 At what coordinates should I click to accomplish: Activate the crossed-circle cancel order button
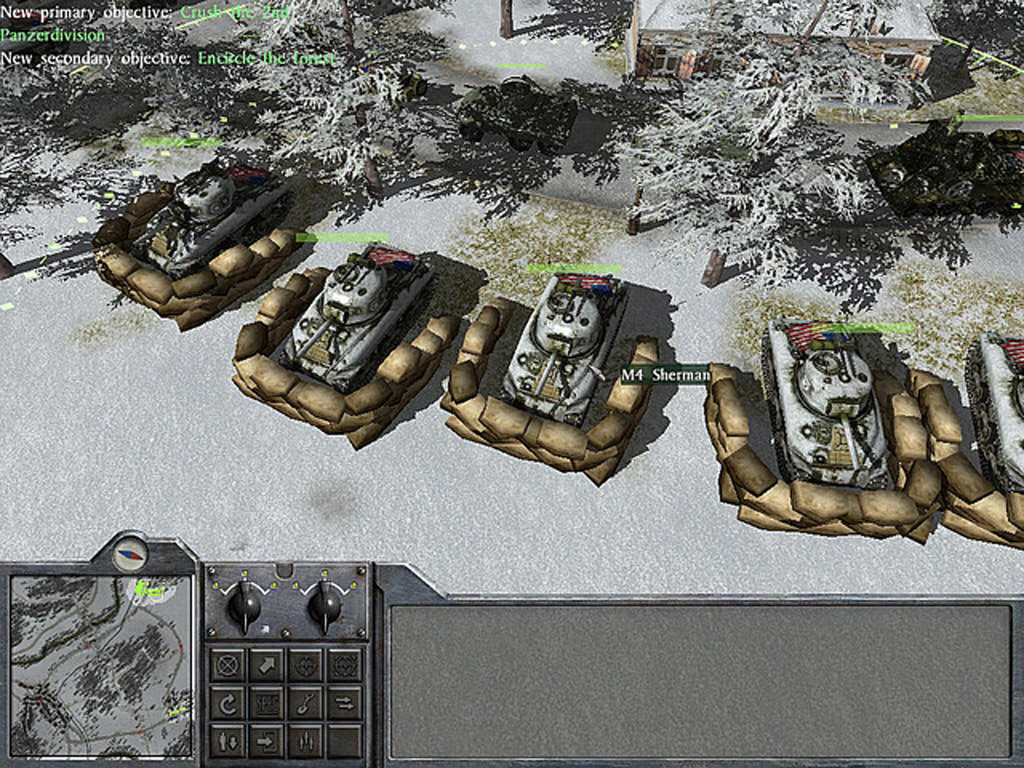point(228,664)
